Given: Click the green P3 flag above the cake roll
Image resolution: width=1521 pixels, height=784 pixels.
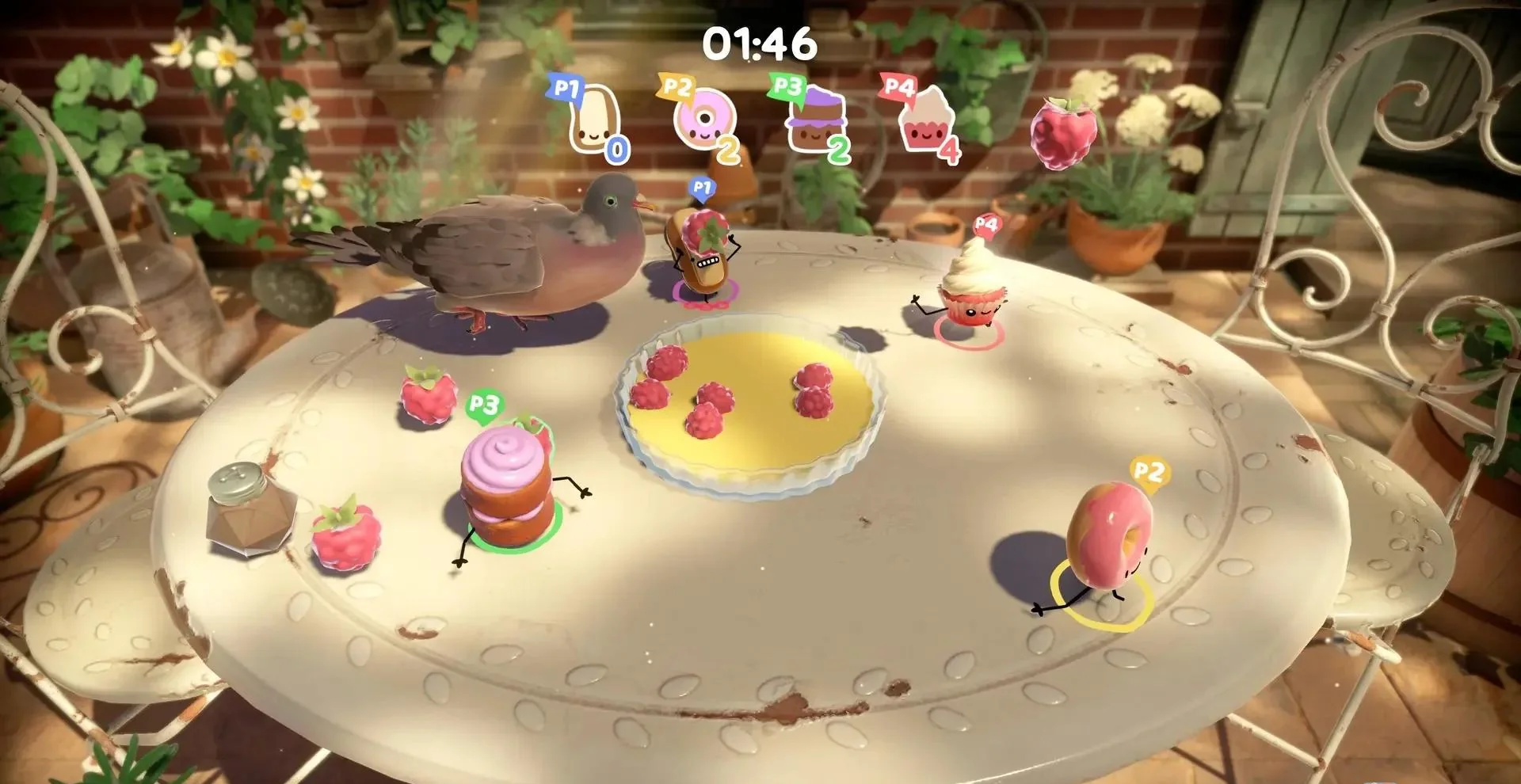Looking at the screenshot, I should [x=484, y=405].
